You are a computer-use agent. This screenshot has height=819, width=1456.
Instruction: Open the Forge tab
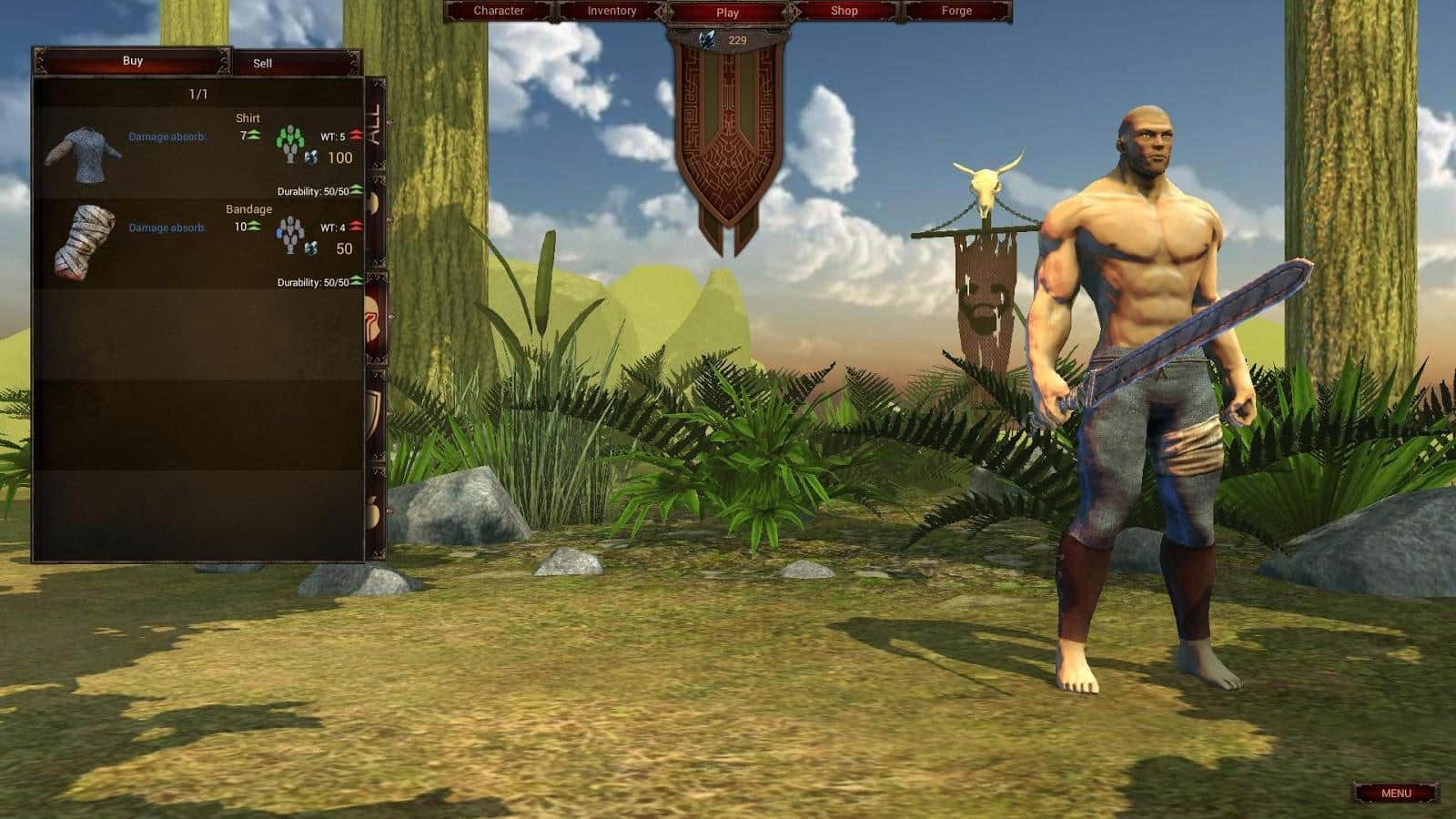[955, 9]
